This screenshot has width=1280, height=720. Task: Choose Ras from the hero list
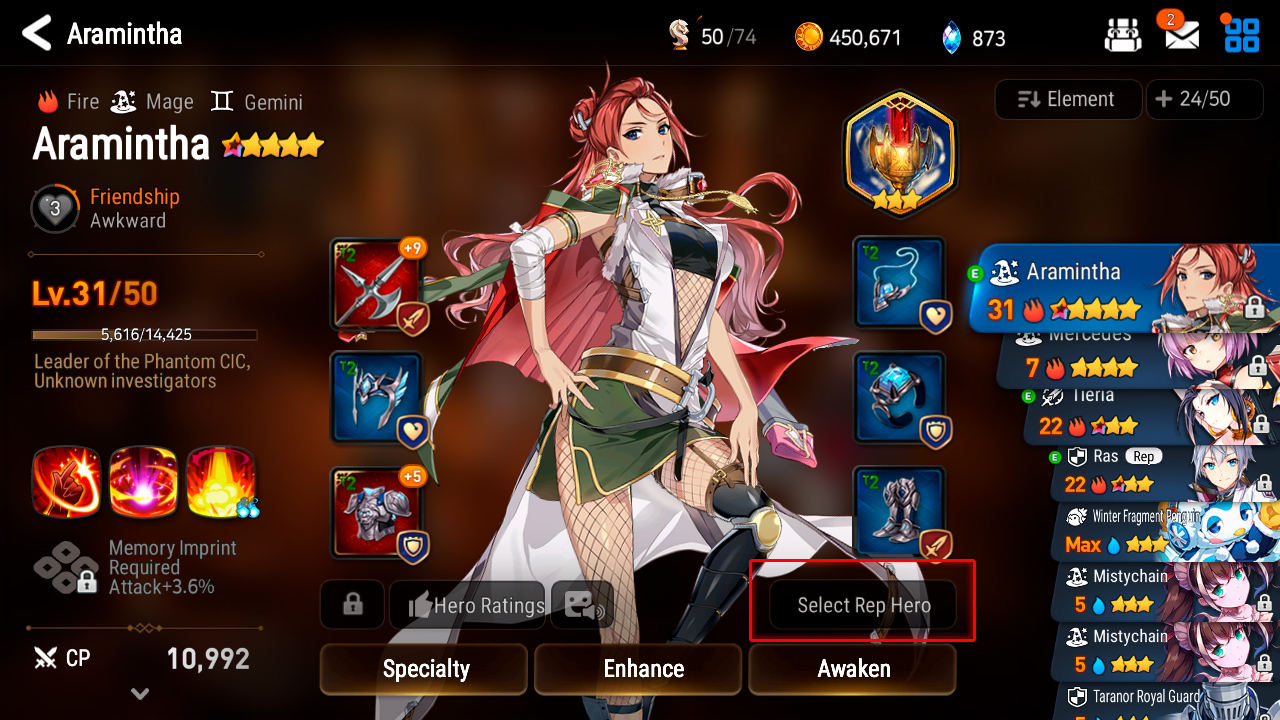[1150, 472]
